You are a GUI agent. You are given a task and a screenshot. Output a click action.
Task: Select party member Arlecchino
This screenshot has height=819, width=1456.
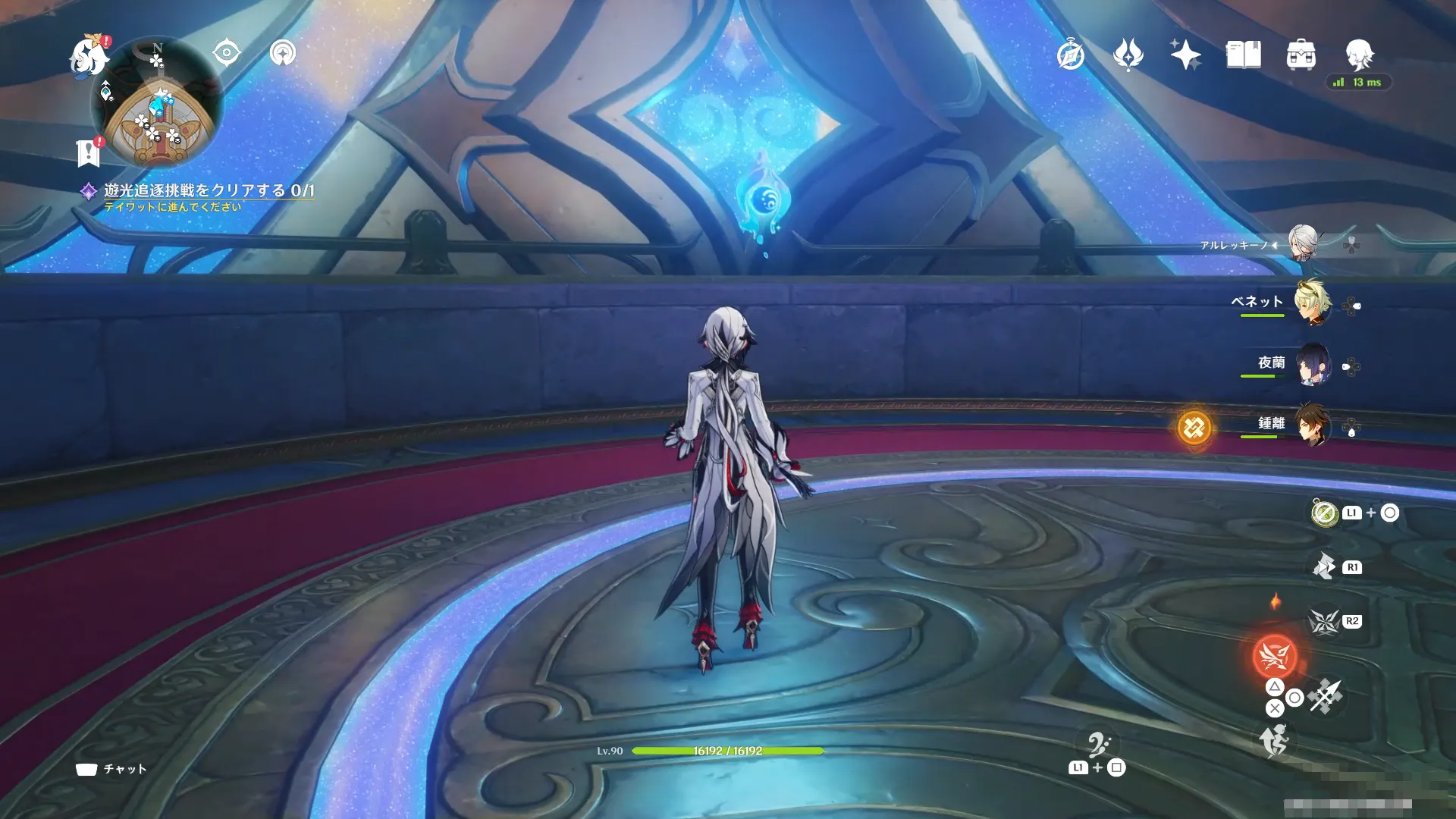pos(1304,243)
